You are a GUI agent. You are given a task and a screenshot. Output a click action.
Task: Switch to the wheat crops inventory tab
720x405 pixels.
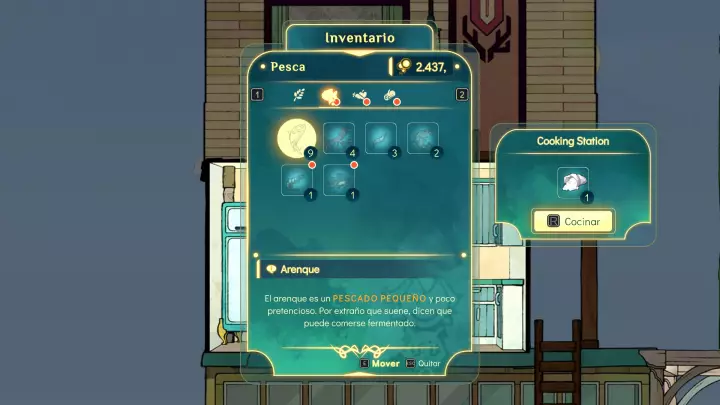pos(298,96)
